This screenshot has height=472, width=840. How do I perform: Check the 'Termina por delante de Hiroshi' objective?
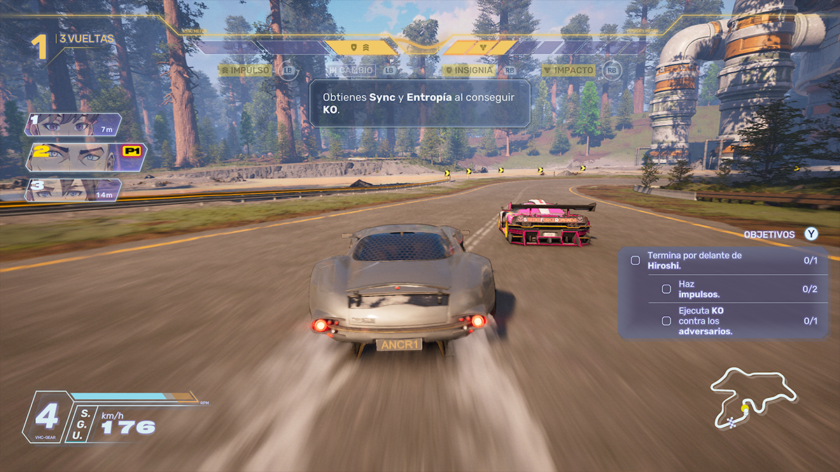635,260
